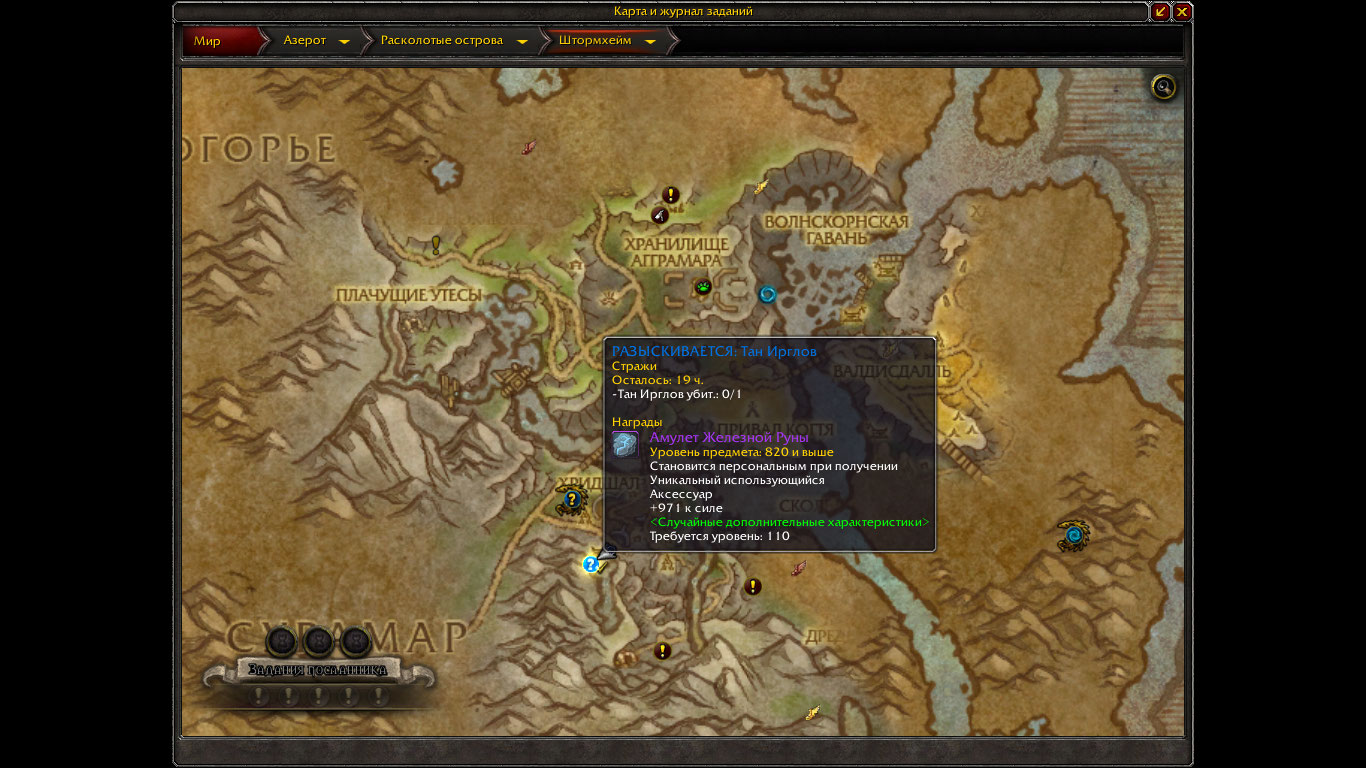
Task: Select the dragon-framed blue swirl marker
Action: (x=1074, y=535)
